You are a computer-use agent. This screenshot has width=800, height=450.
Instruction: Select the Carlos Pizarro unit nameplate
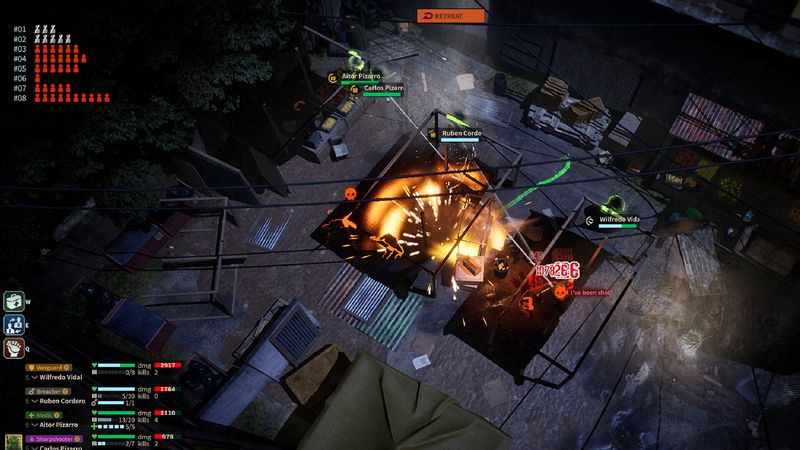coord(383,88)
